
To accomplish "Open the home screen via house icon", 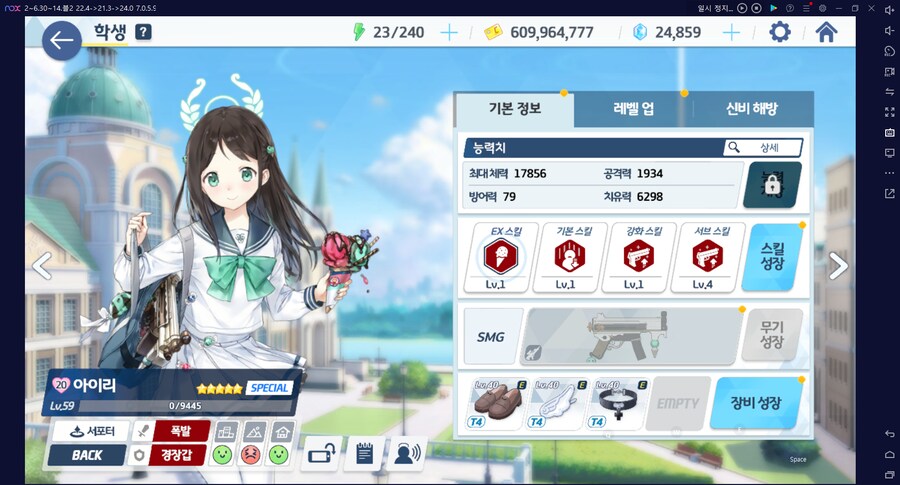I will click(x=826, y=32).
